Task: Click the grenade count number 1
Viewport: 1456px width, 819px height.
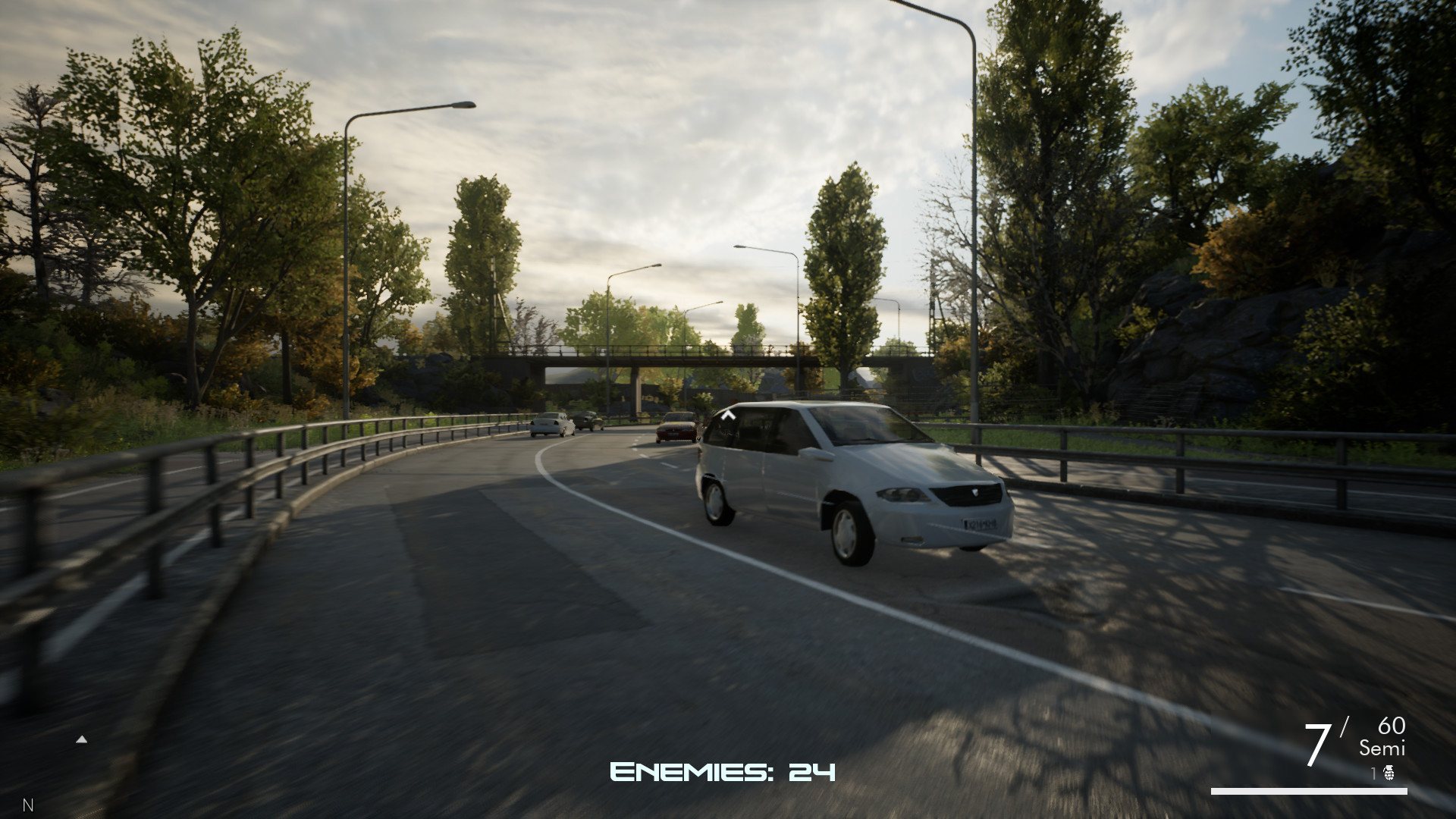Action: [x=1374, y=772]
